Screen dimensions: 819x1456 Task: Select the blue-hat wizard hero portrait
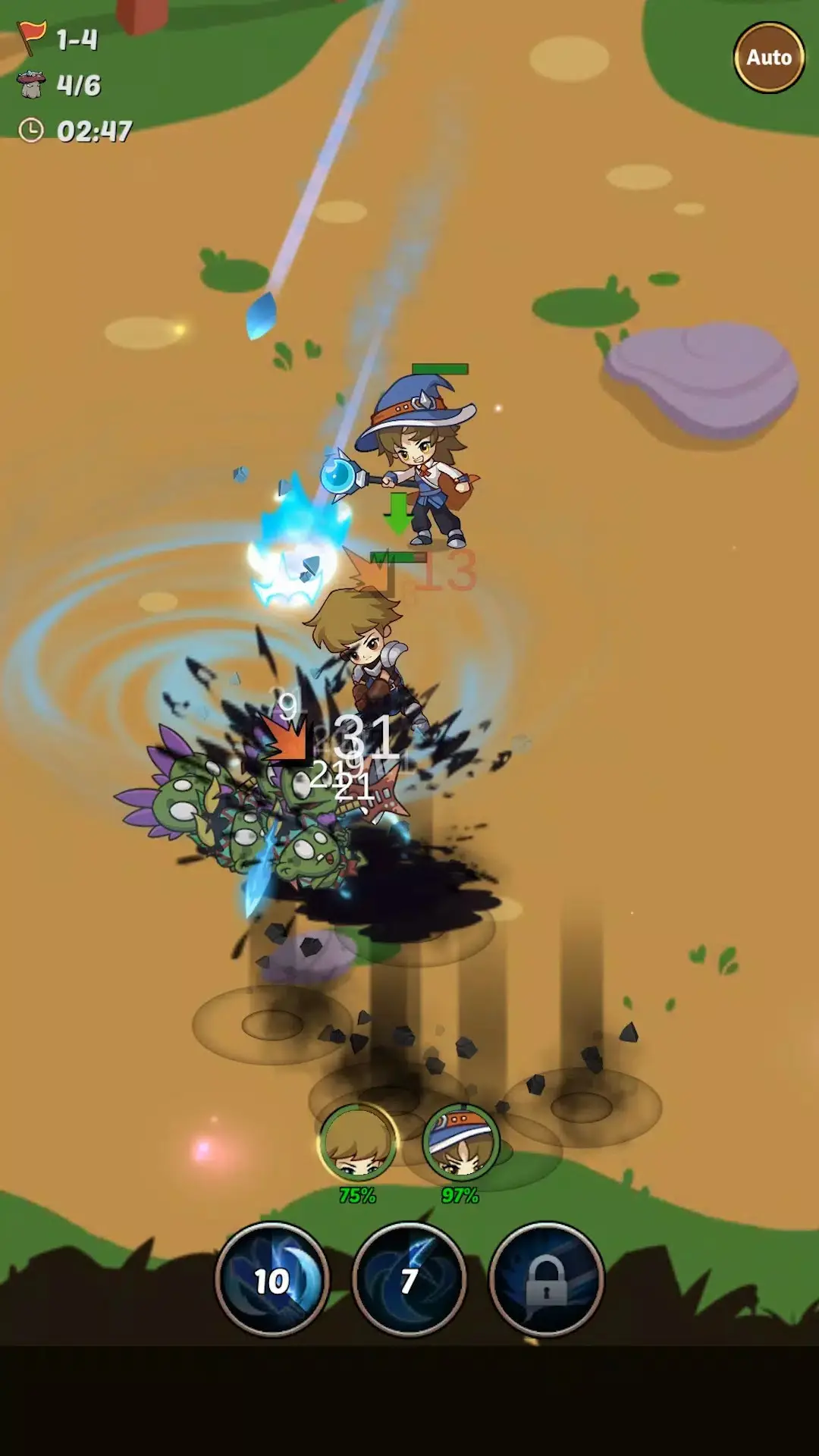point(460,1143)
